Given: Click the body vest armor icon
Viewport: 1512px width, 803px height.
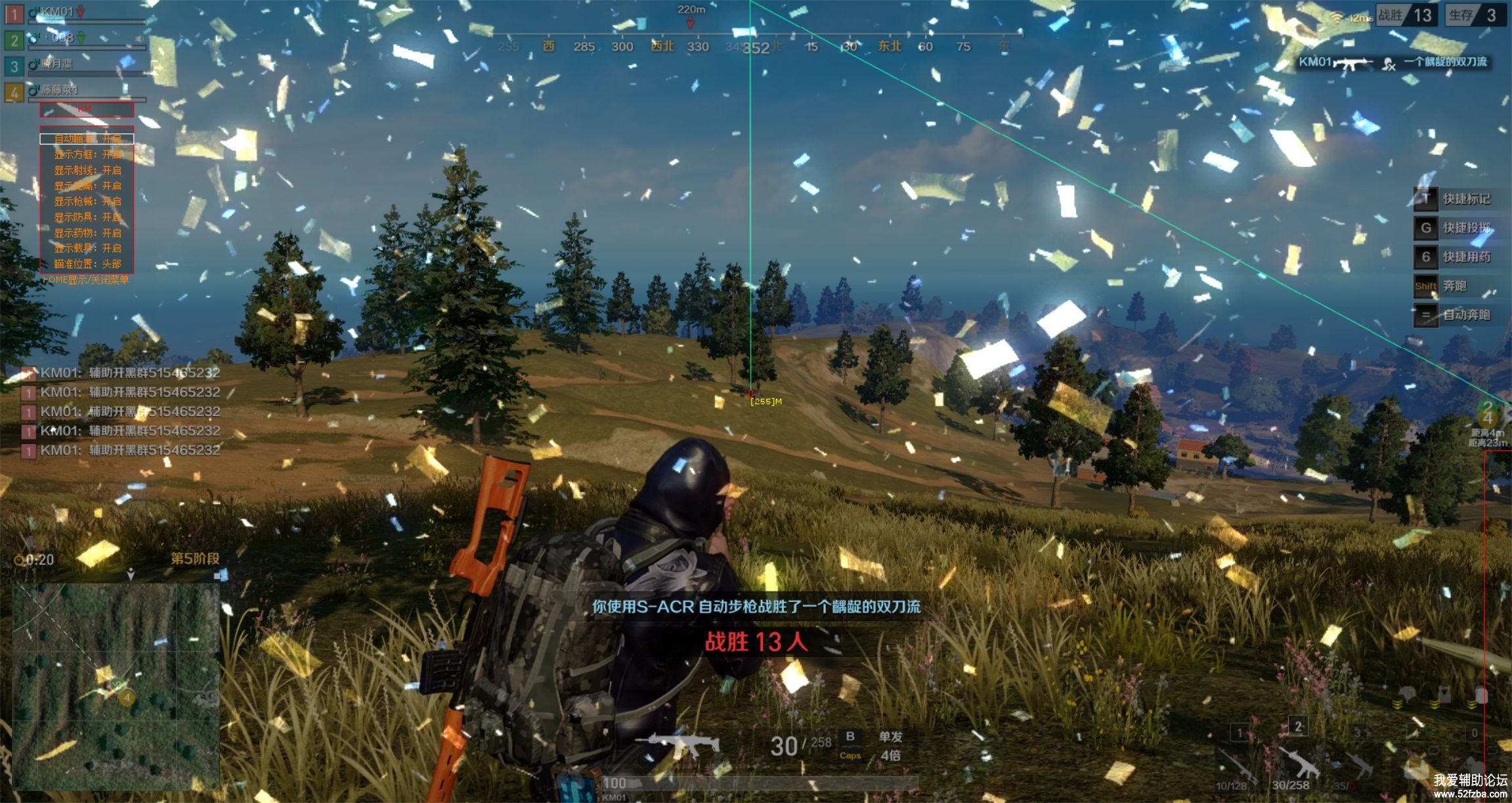Looking at the screenshot, I should tap(1444, 693).
